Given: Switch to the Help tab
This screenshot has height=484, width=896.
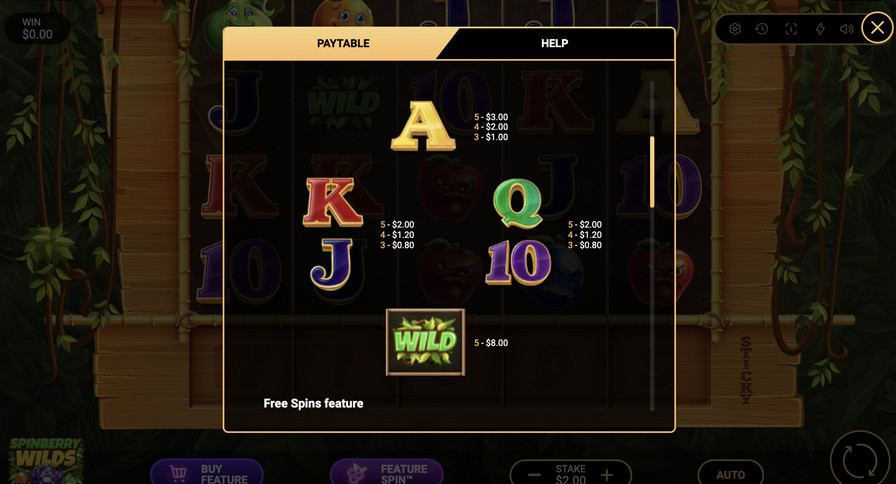Looking at the screenshot, I should click(554, 43).
